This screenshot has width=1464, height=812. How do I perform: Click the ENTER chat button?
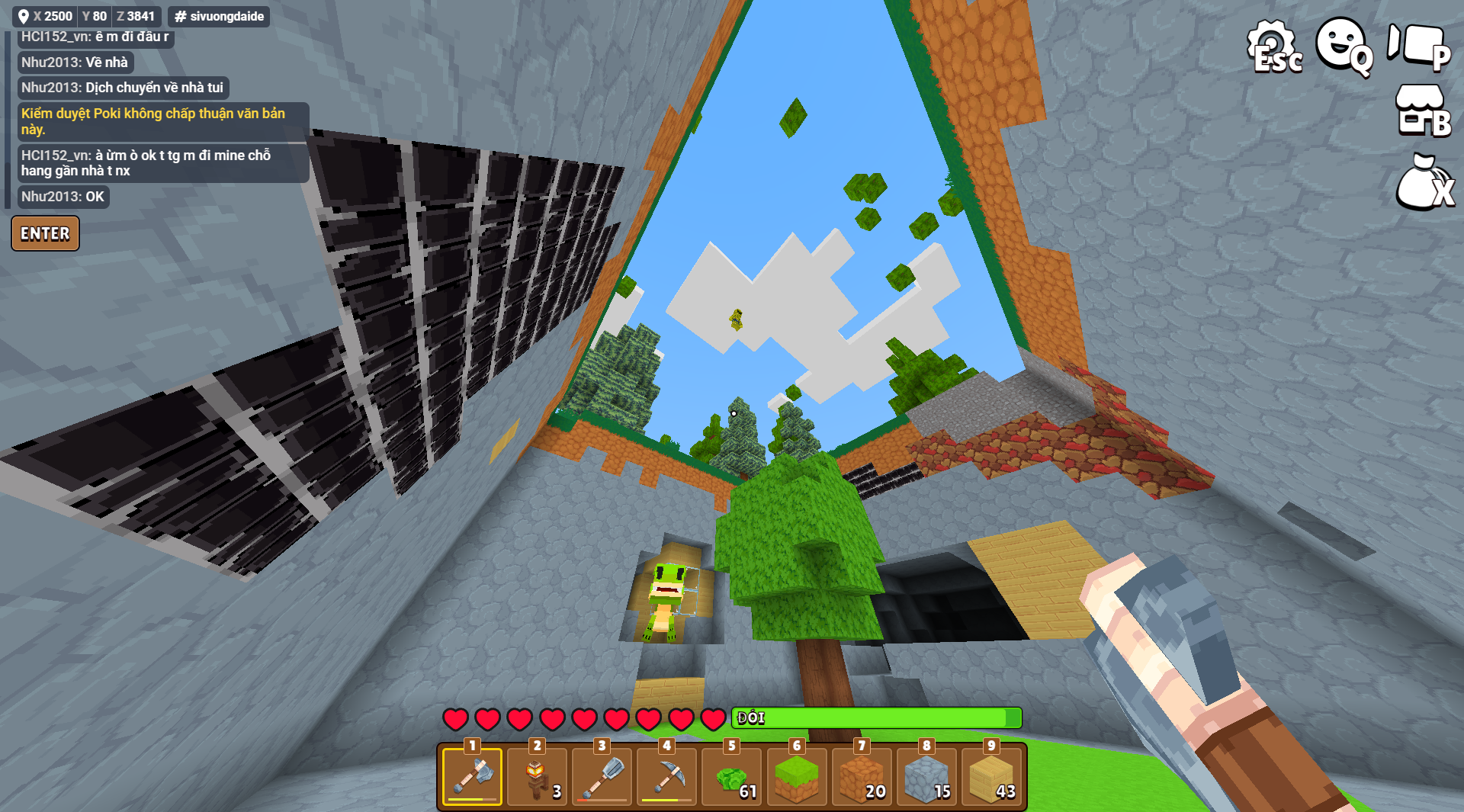pyautogui.click(x=45, y=233)
